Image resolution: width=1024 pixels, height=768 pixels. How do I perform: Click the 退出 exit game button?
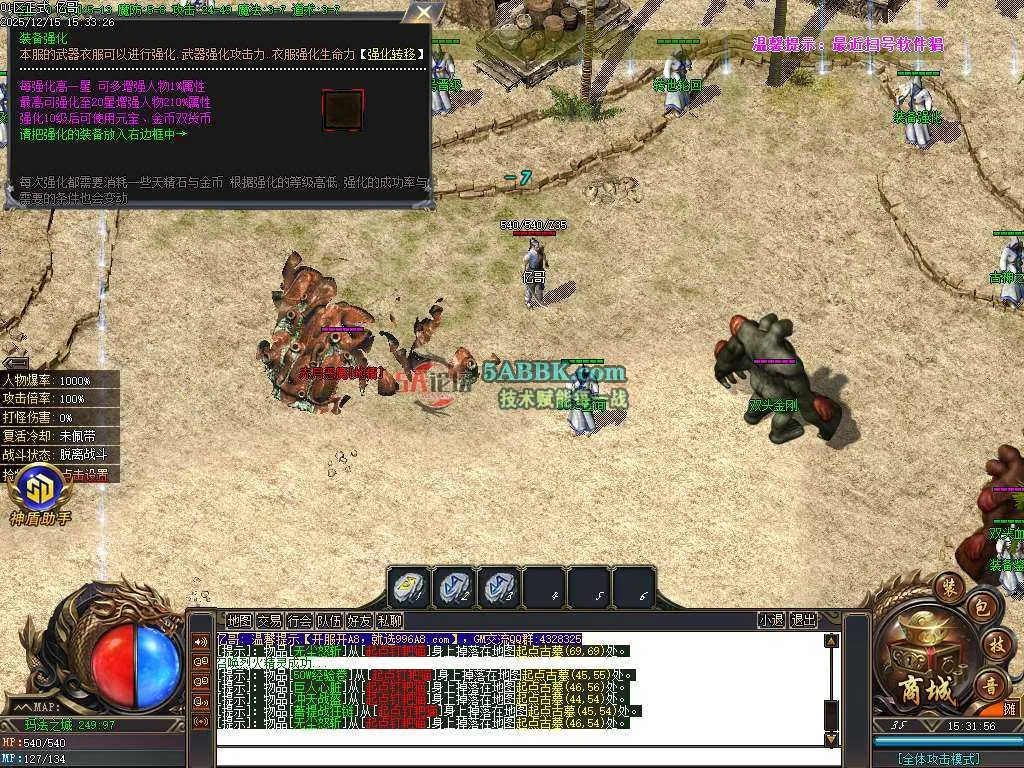point(803,620)
